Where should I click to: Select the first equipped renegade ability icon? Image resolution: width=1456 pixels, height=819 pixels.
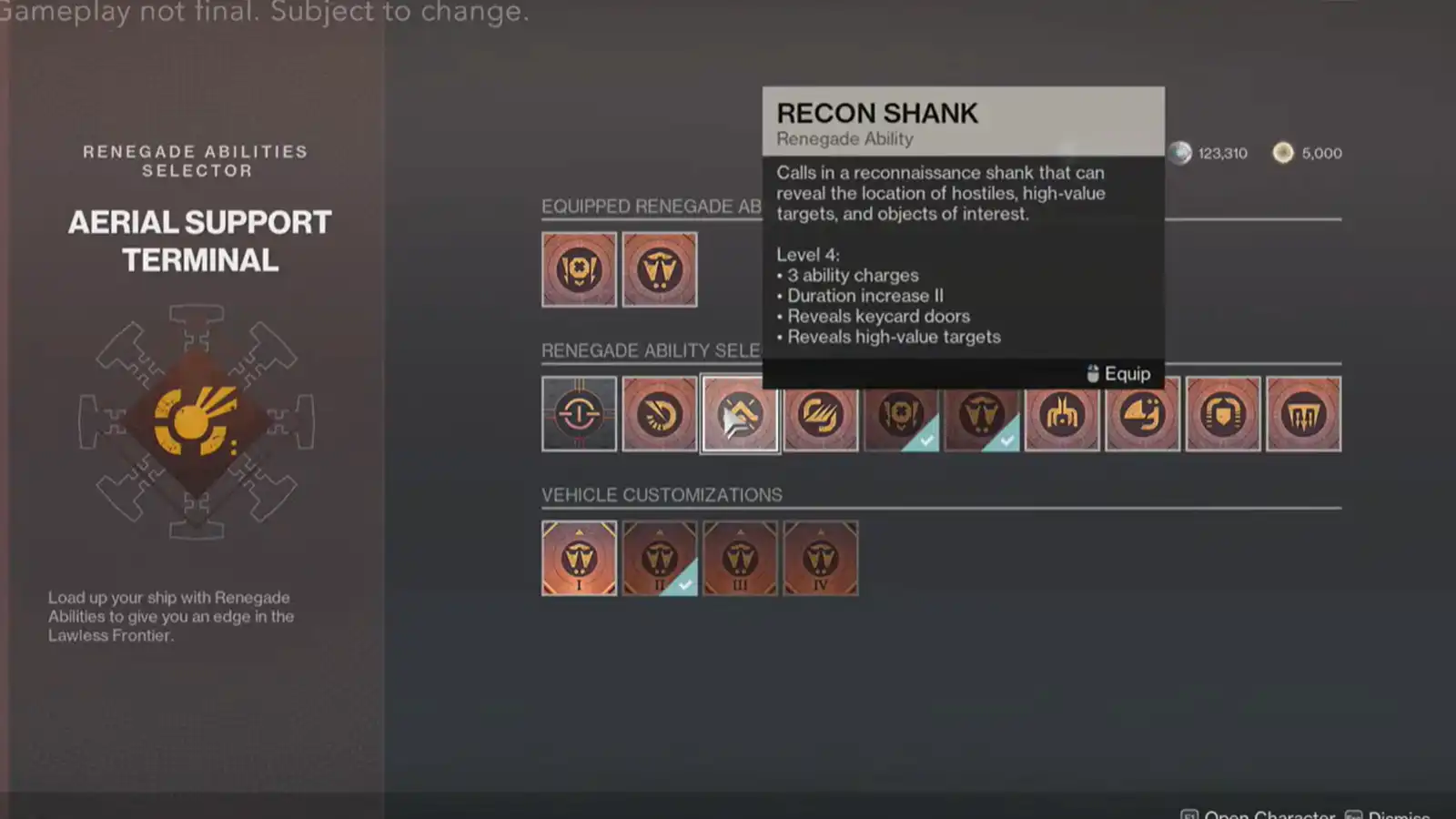coord(579,269)
